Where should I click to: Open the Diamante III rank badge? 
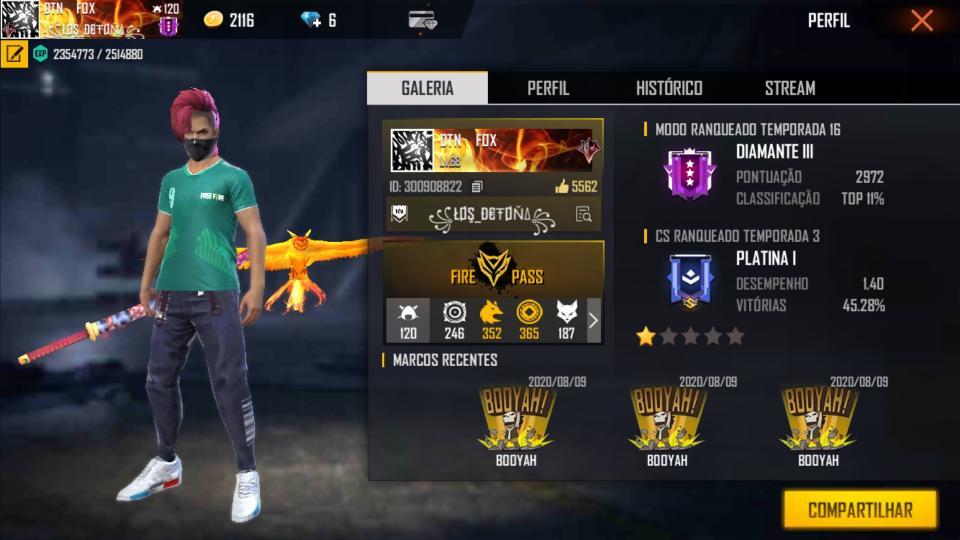(689, 173)
